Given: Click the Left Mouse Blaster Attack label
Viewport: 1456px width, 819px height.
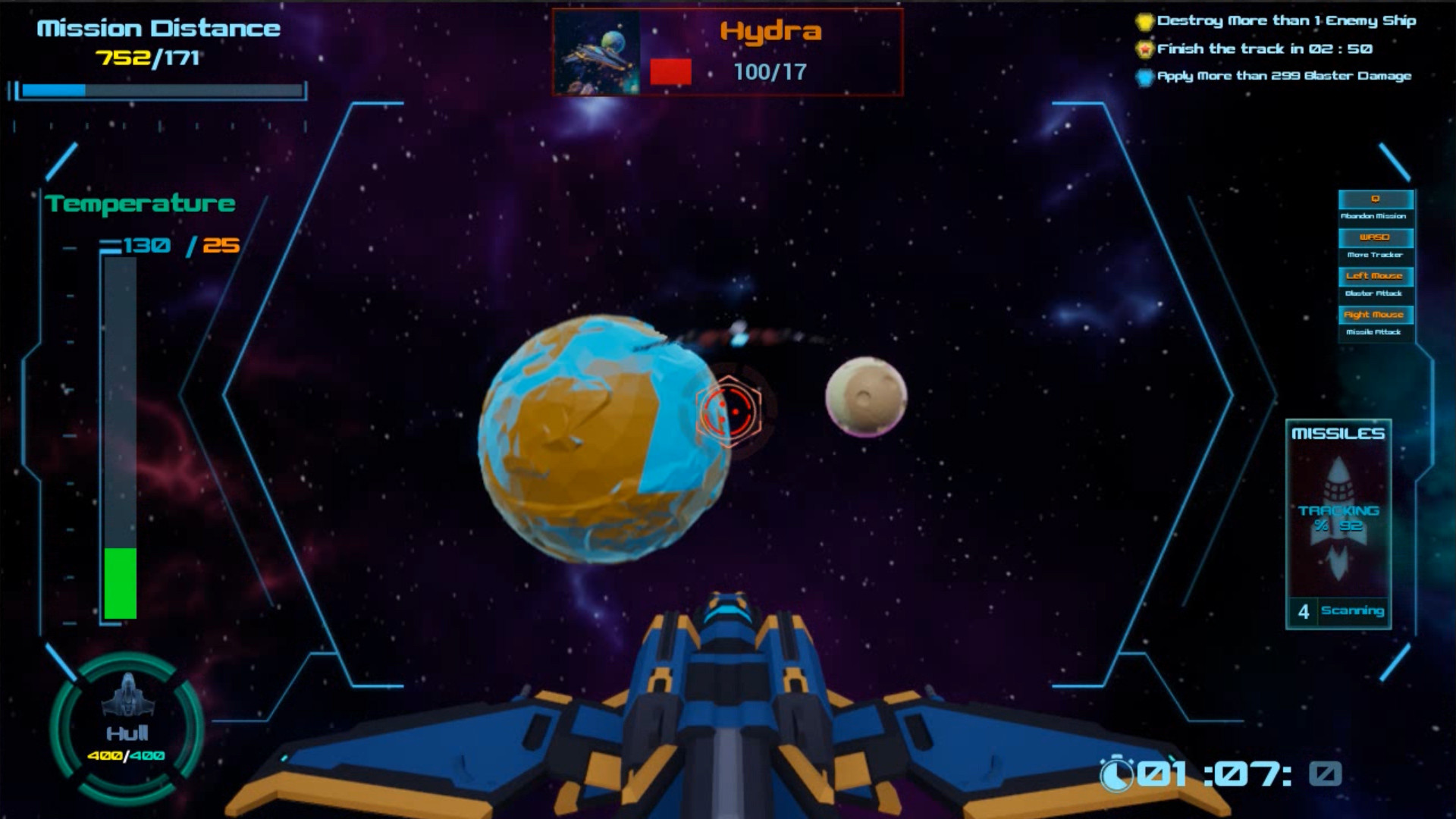Looking at the screenshot, I should pos(1375,276).
